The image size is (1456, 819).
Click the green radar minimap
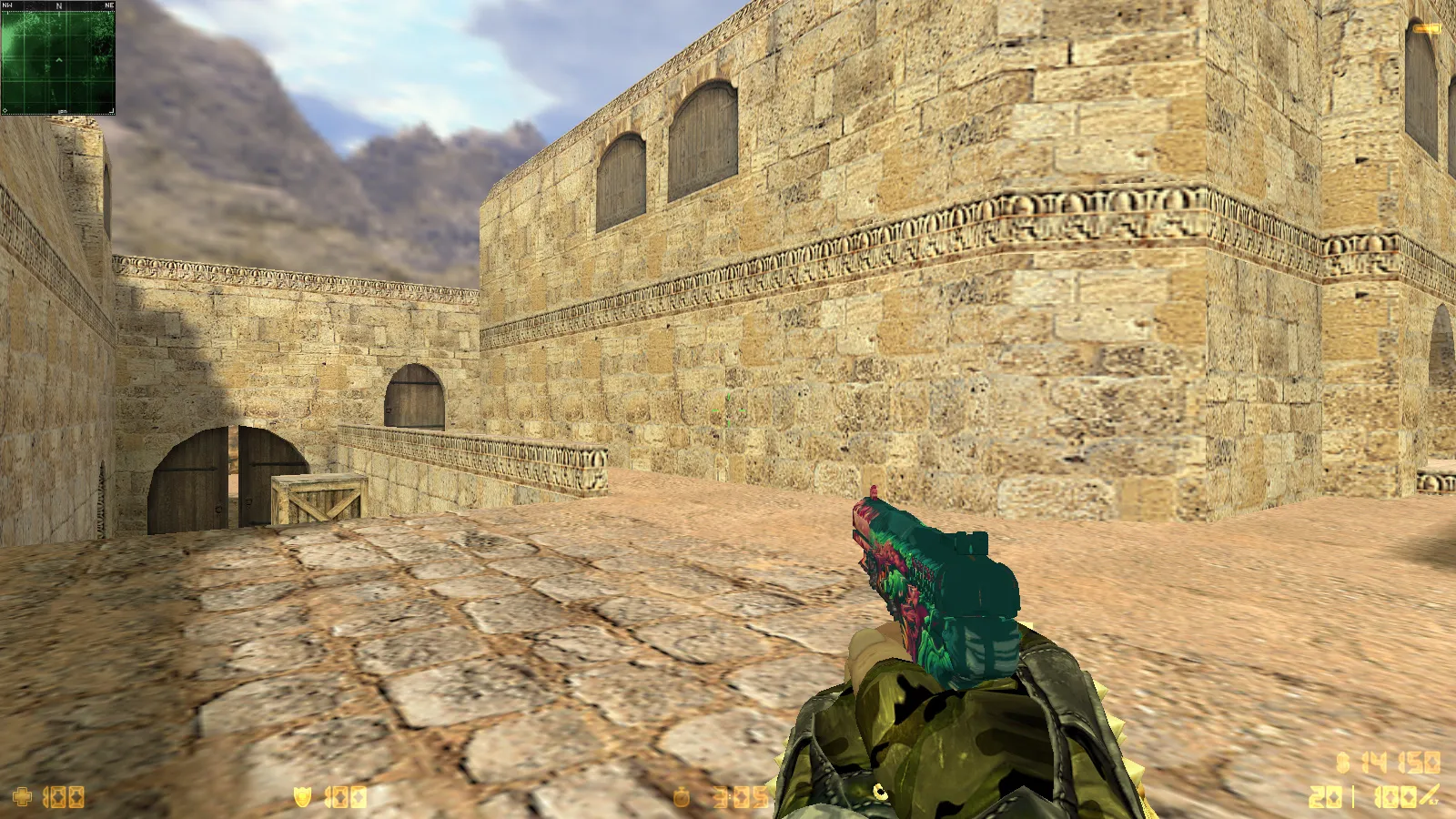(x=58, y=59)
